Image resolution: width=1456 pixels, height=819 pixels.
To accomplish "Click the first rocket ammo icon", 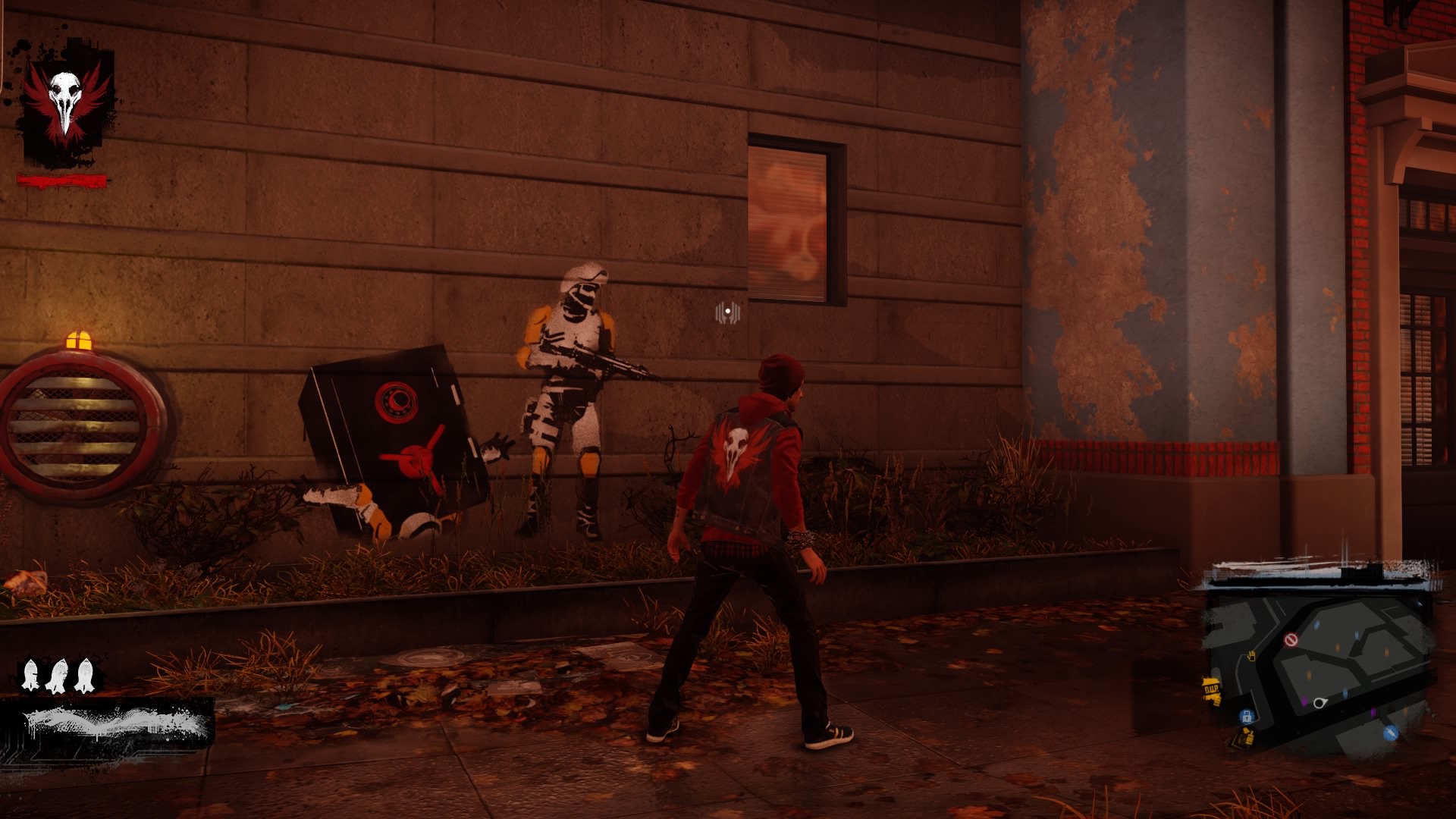I will click(x=30, y=675).
